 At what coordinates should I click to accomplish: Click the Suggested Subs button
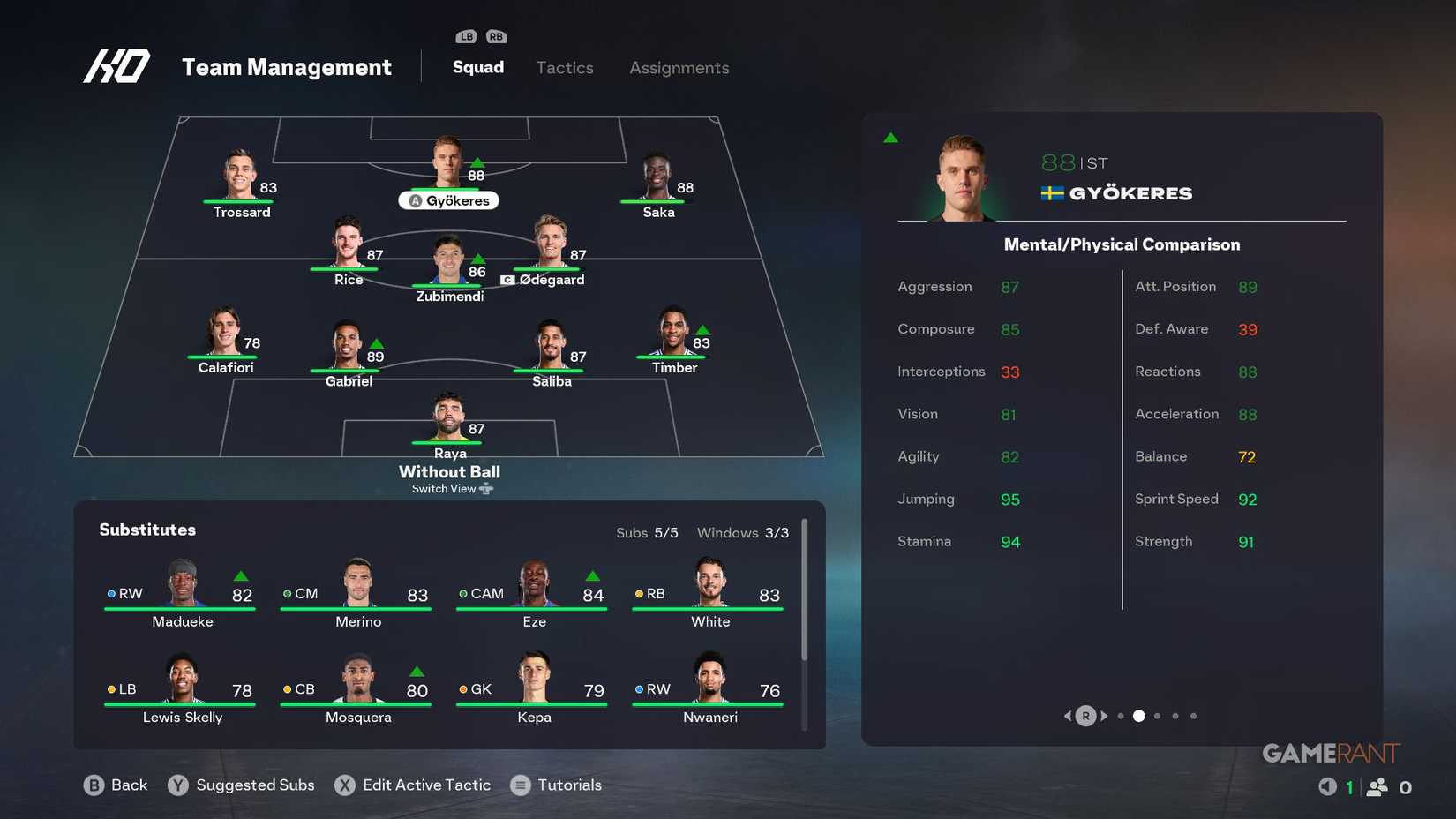tap(254, 785)
